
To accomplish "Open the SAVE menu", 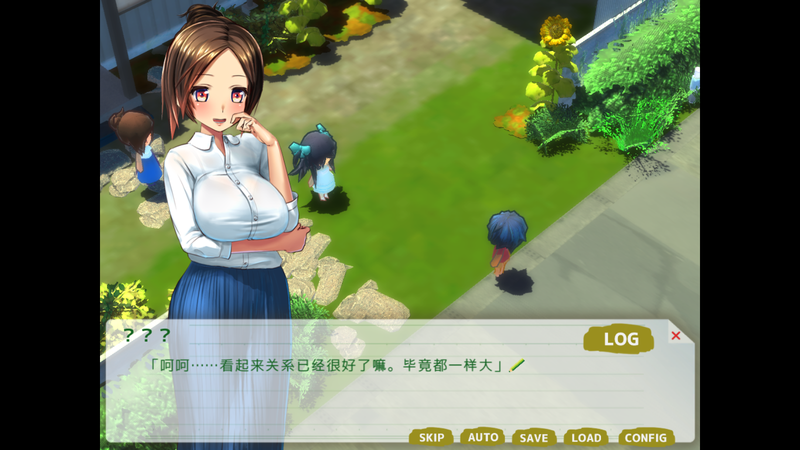I will tap(534, 437).
